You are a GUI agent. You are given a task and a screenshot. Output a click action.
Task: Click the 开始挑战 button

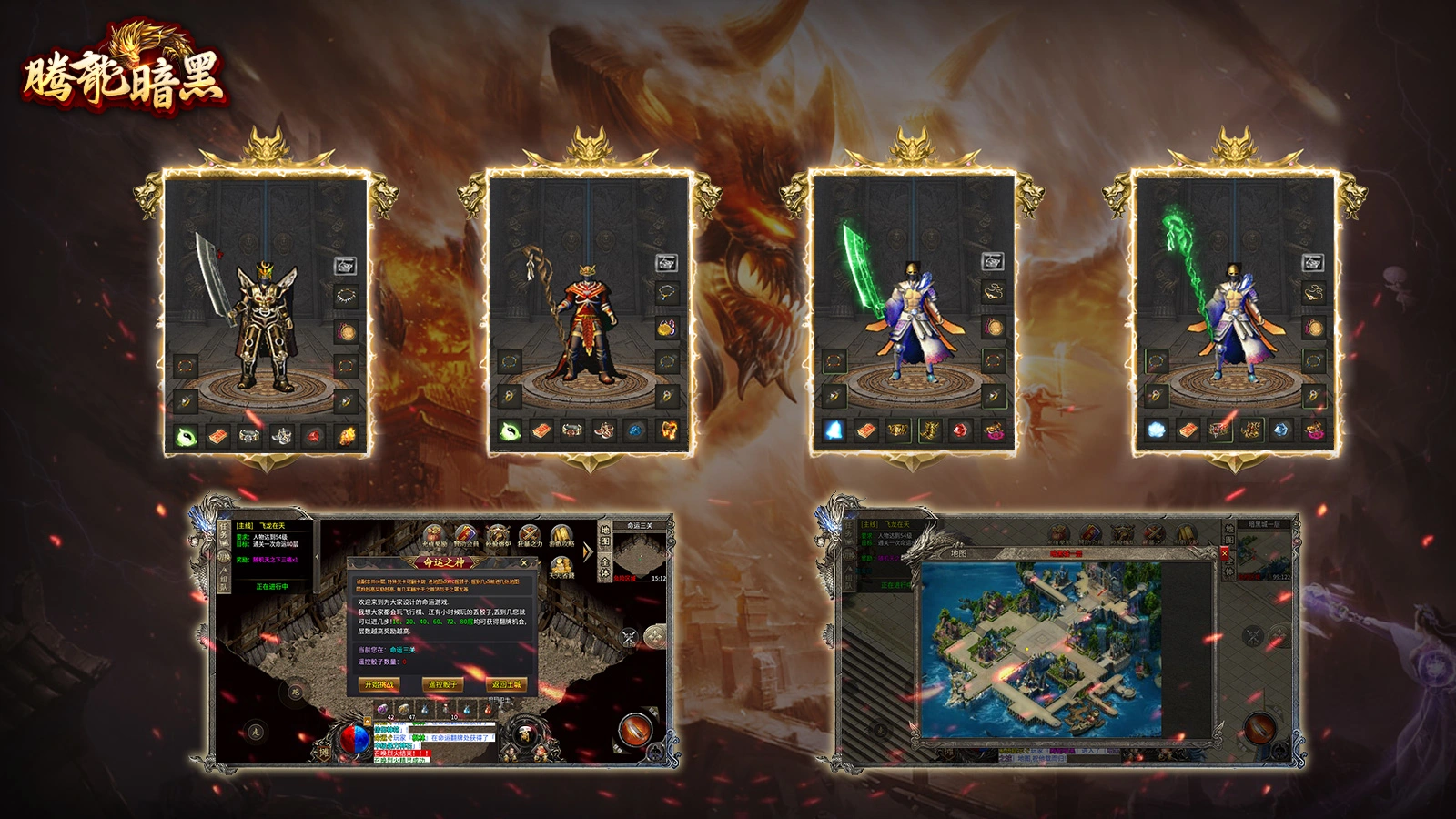tap(379, 684)
